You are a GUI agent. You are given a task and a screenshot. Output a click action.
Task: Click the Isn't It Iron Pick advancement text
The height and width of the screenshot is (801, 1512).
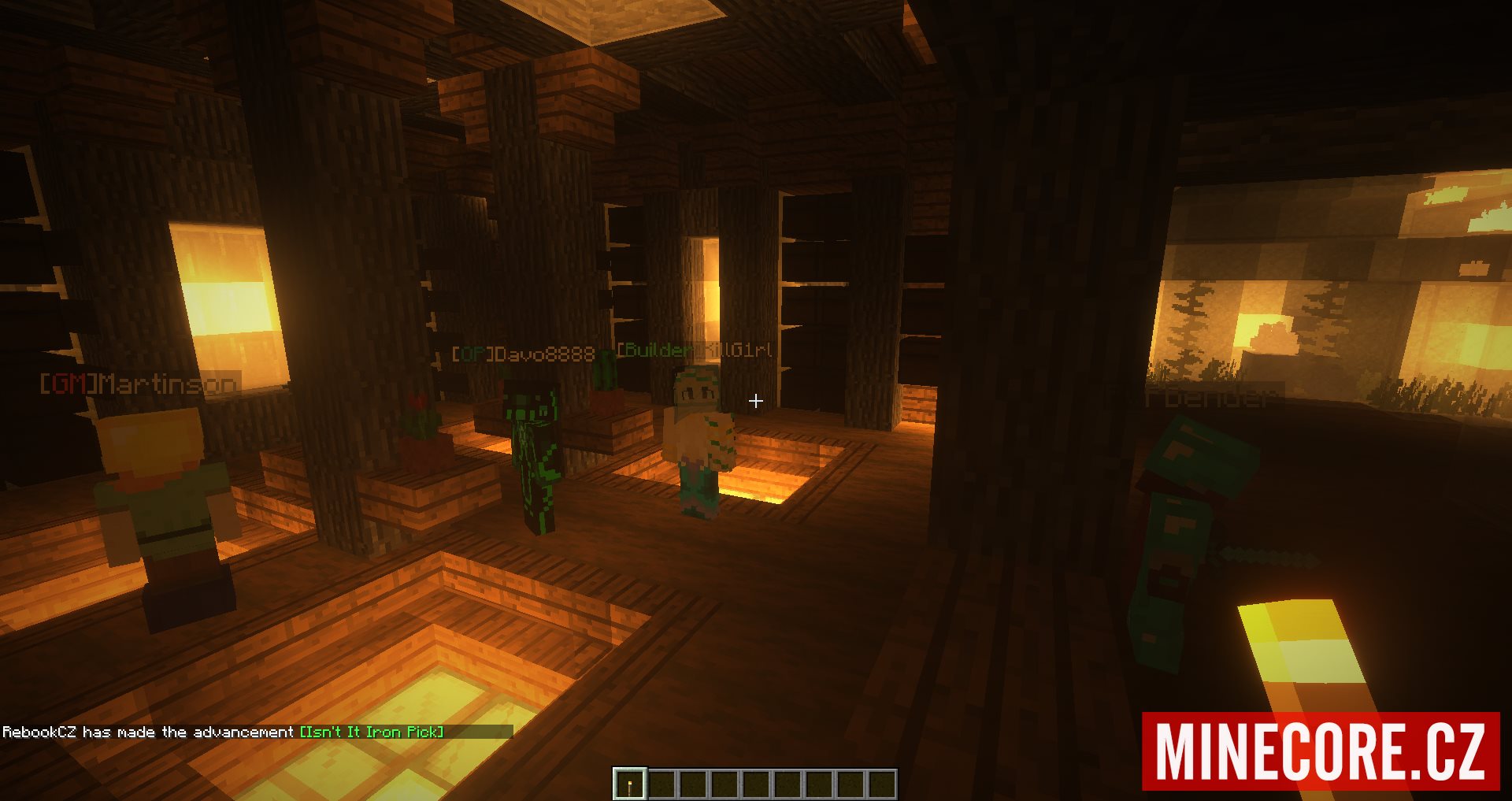(372, 732)
